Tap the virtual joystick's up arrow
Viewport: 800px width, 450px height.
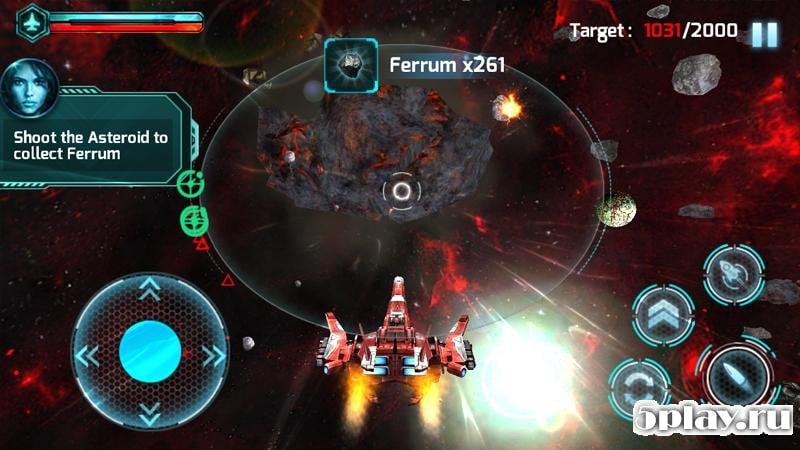[150, 291]
